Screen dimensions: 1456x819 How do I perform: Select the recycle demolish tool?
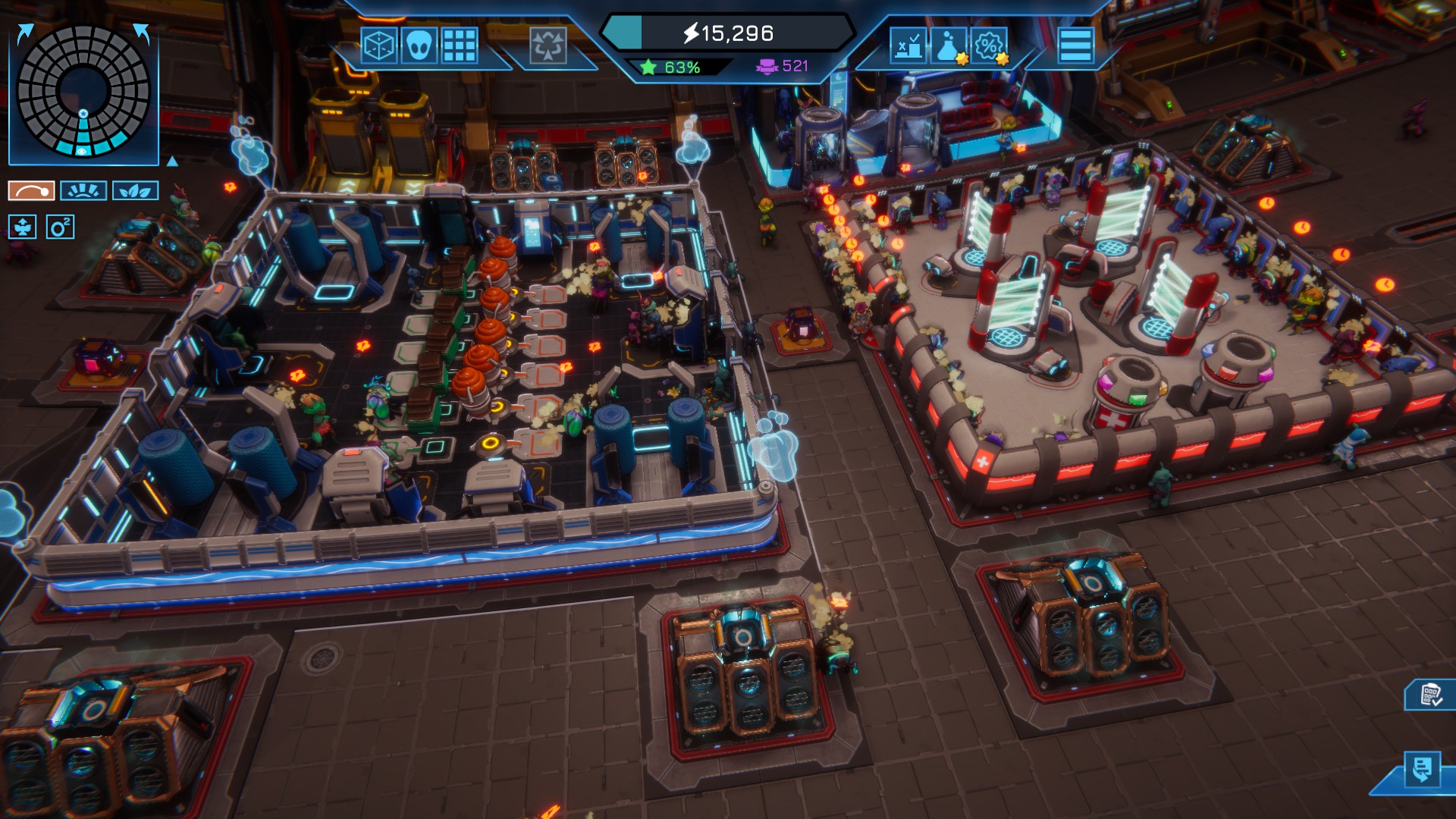pyautogui.click(x=547, y=45)
